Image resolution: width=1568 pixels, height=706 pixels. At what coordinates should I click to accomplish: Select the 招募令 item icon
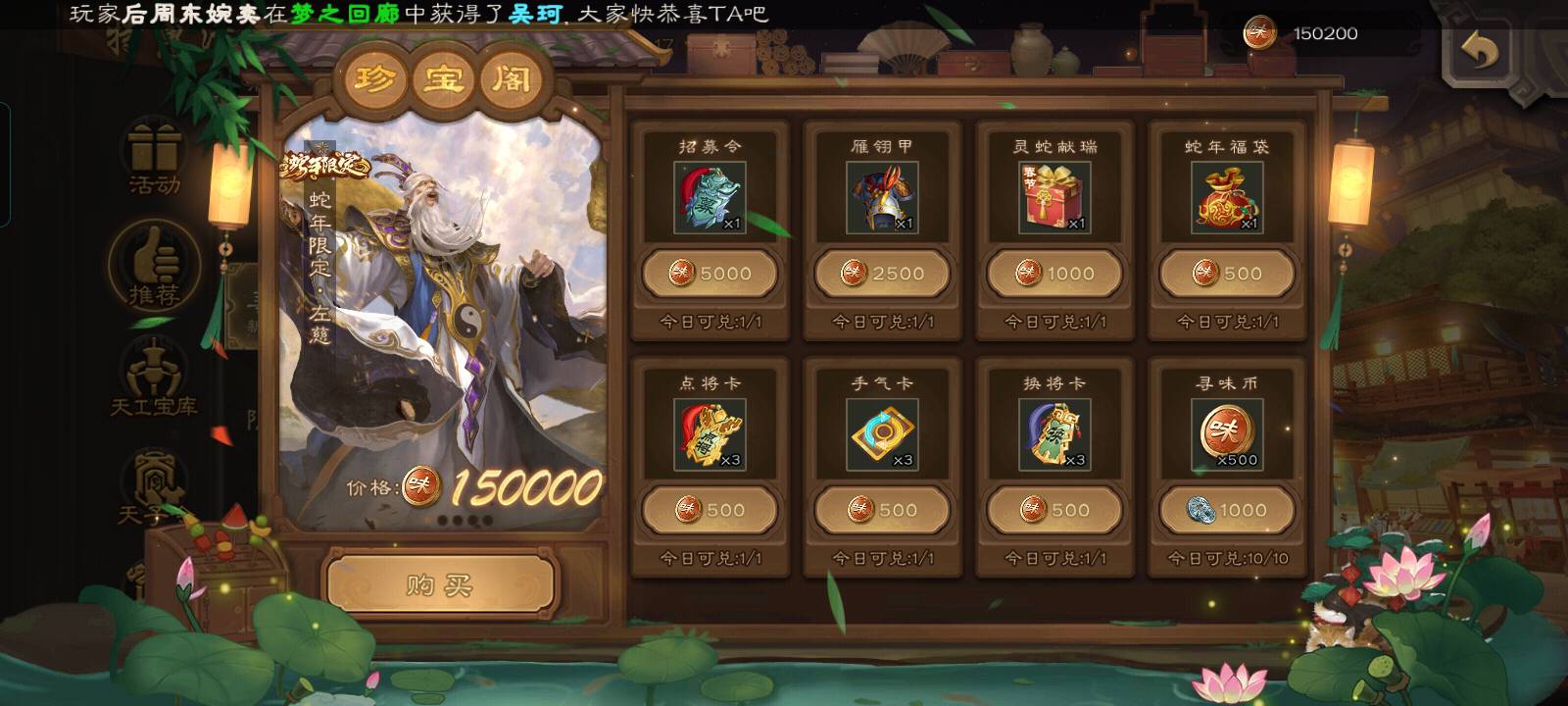coord(710,198)
